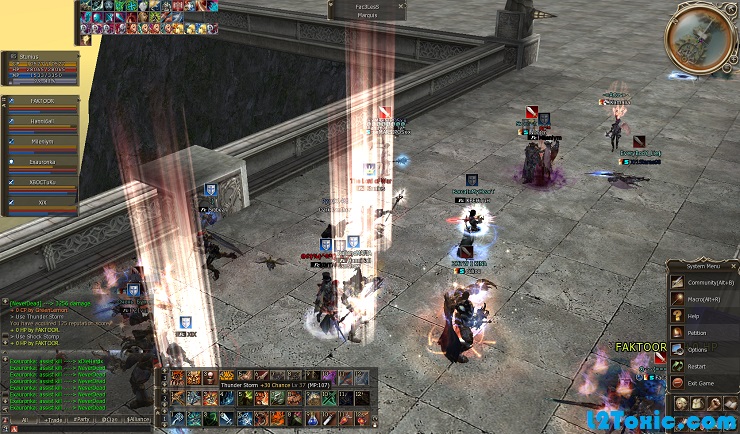Image resolution: width=740 pixels, height=434 pixels.
Task: Select Help in the System Menu
Action: click(694, 315)
